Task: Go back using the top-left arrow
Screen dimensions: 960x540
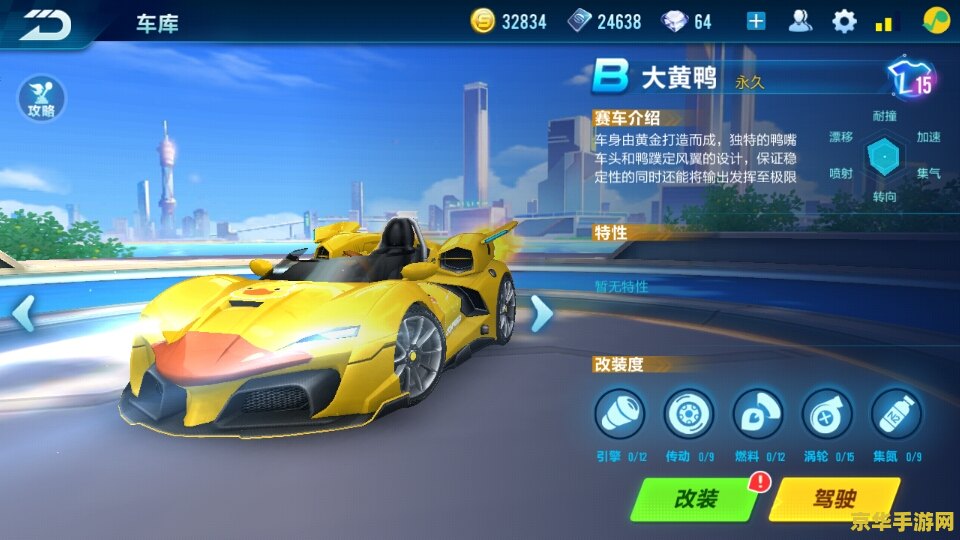Action: 46,22
